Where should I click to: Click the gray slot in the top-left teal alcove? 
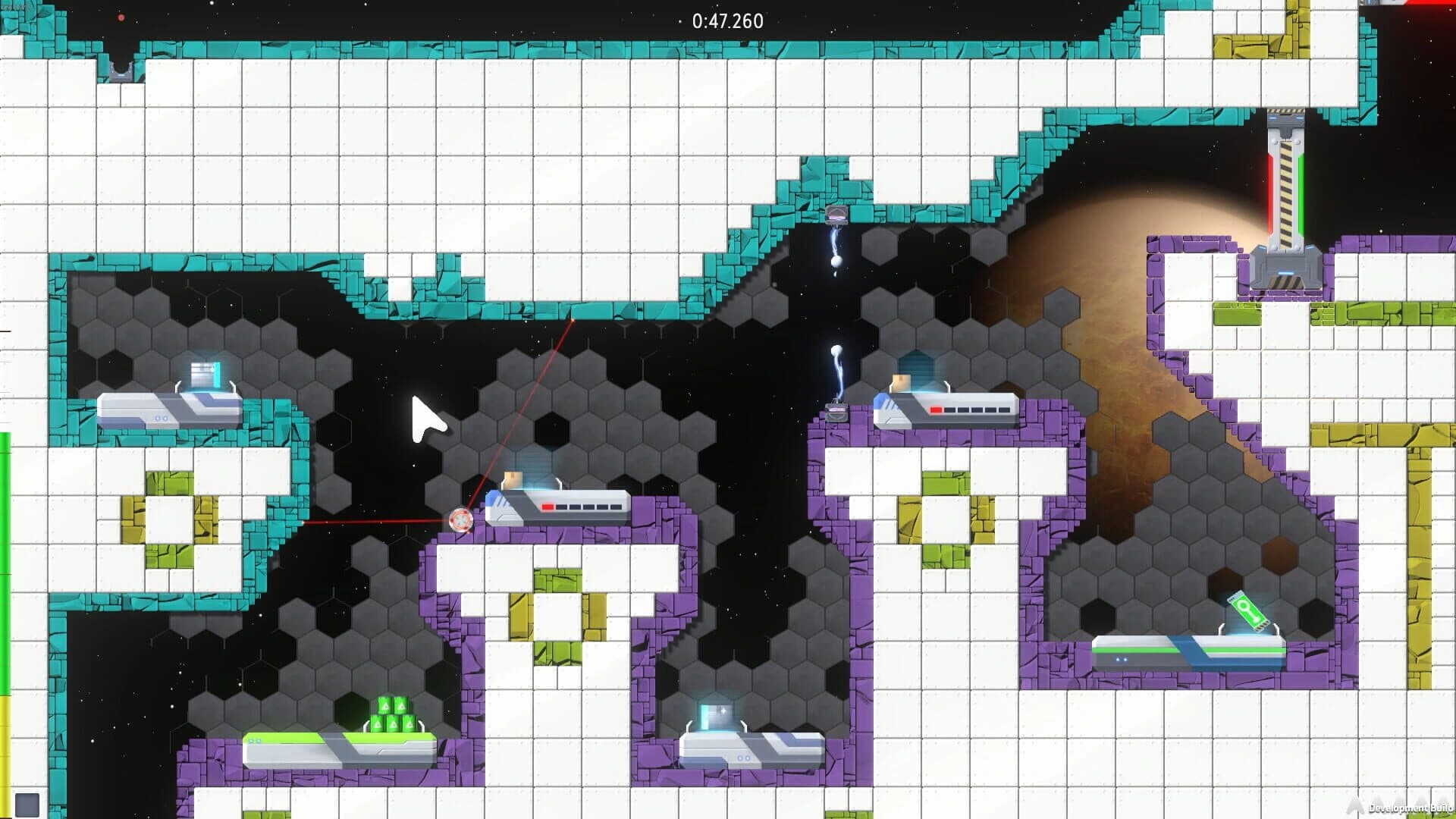tap(121, 72)
